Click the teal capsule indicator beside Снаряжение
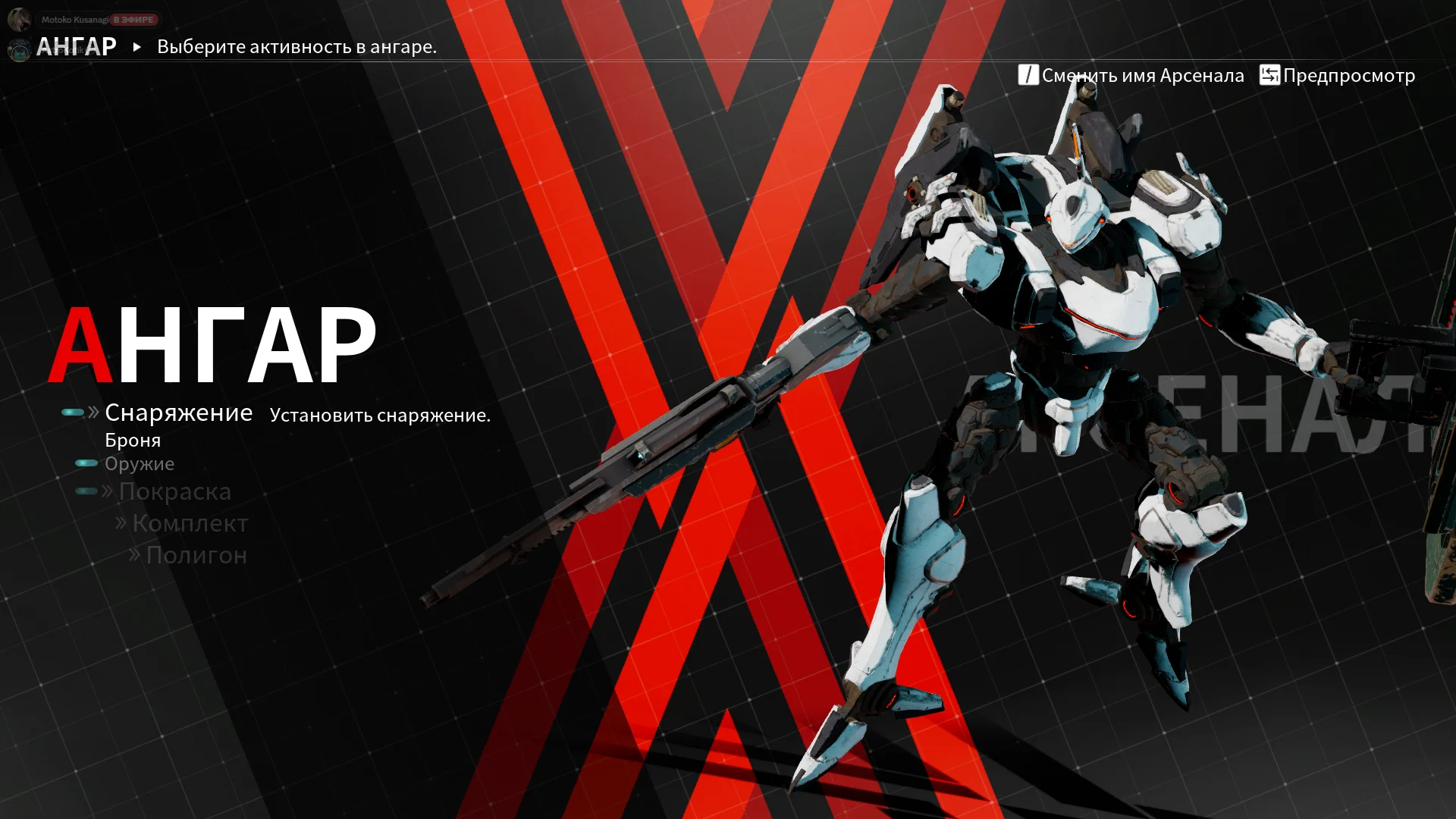This screenshot has height=819, width=1456. point(74,412)
